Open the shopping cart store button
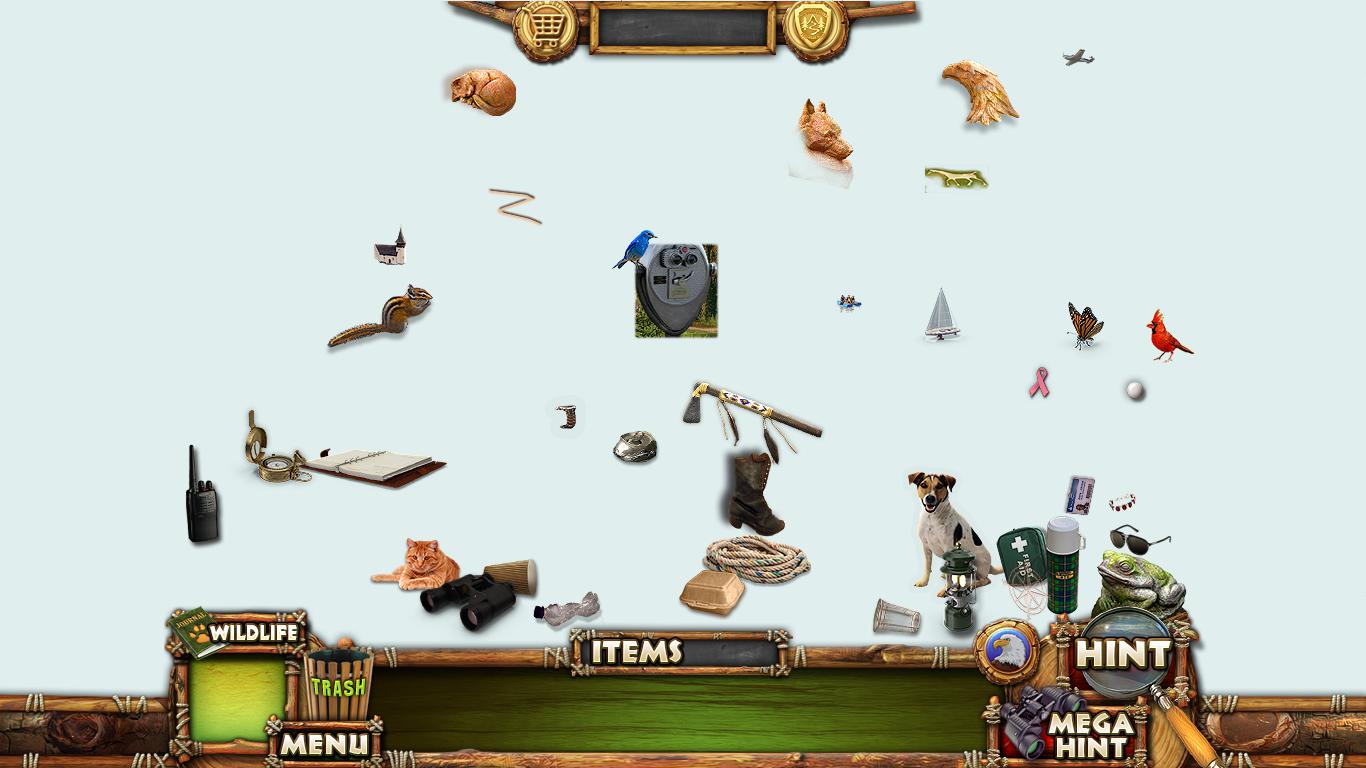Viewport: 1366px width, 768px height. [x=546, y=27]
